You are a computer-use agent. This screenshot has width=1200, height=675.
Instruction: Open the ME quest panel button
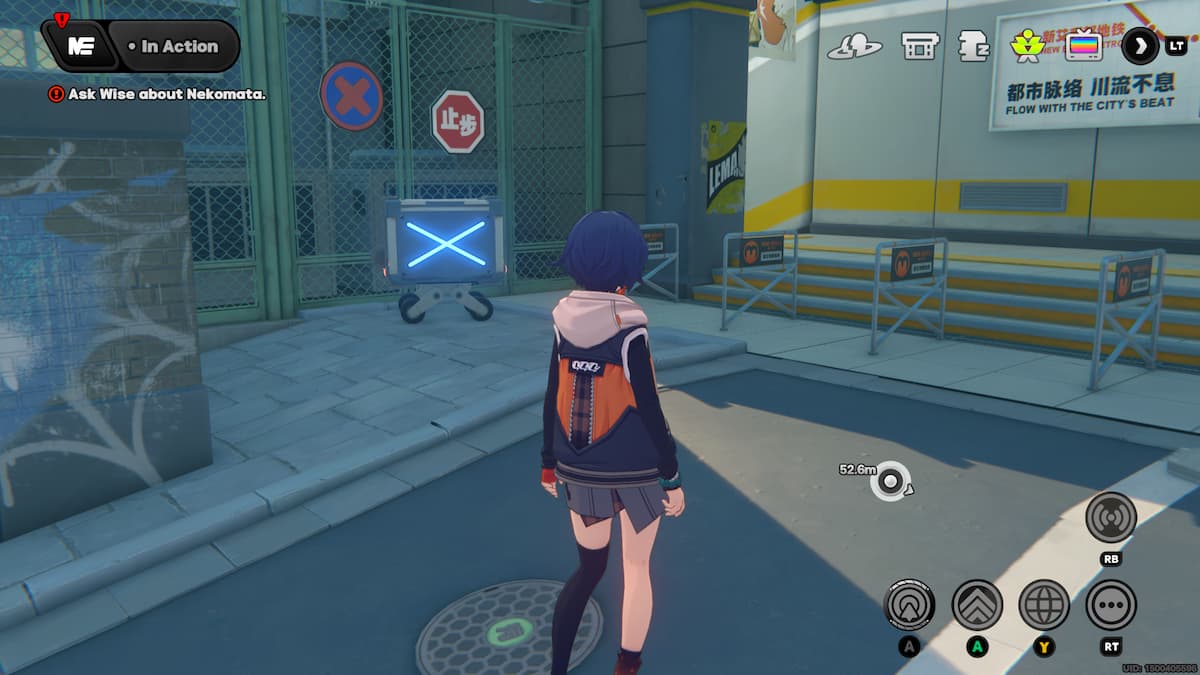coord(81,47)
